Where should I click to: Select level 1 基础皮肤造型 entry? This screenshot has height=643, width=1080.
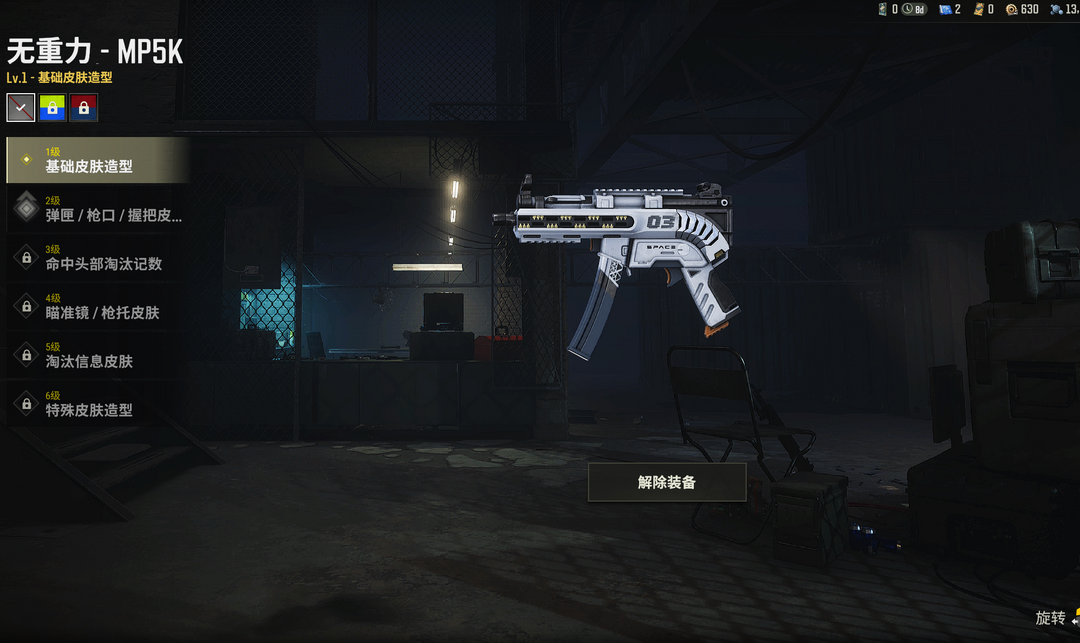click(97, 160)
